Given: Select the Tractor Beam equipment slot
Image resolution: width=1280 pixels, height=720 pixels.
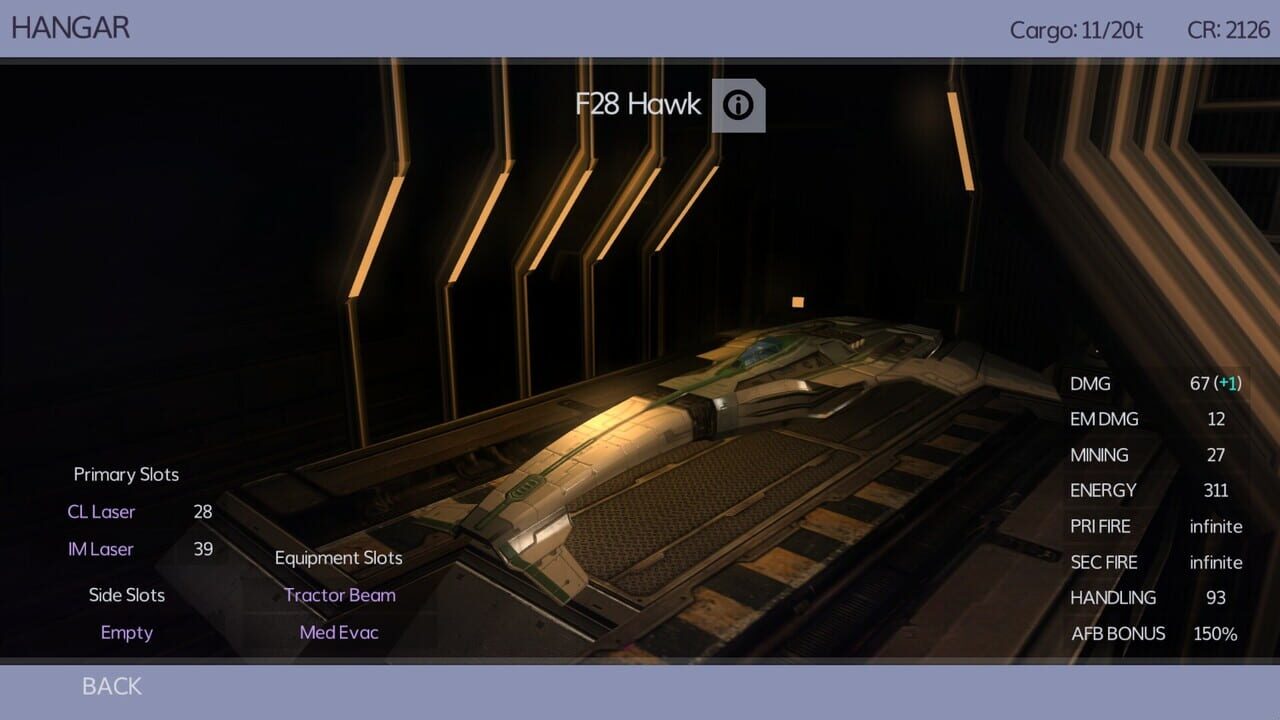Looking at the screenshot, I should 338,595.
